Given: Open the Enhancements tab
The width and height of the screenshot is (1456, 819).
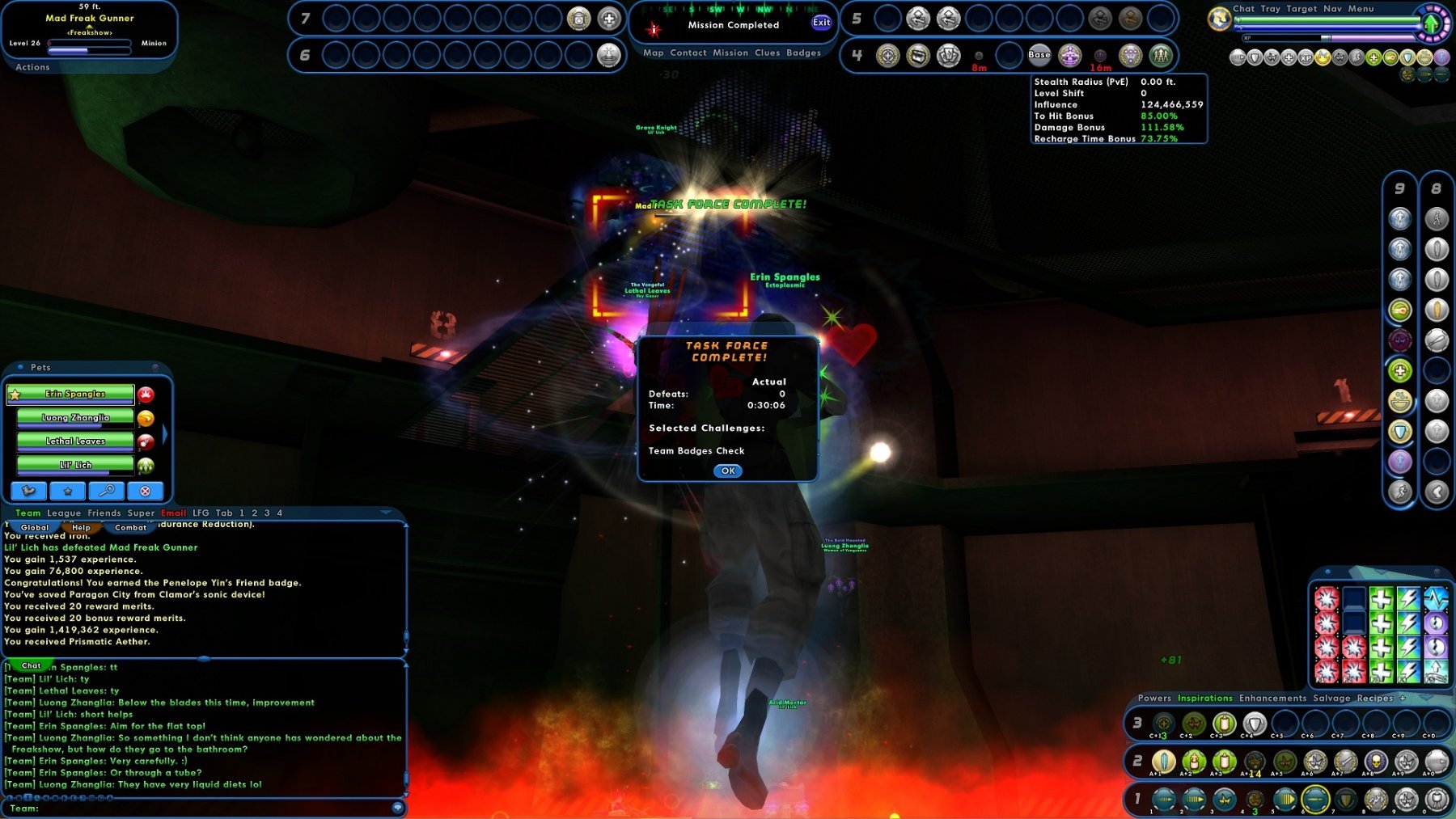Looking at the screenshot, I should tap(1272, 699).
